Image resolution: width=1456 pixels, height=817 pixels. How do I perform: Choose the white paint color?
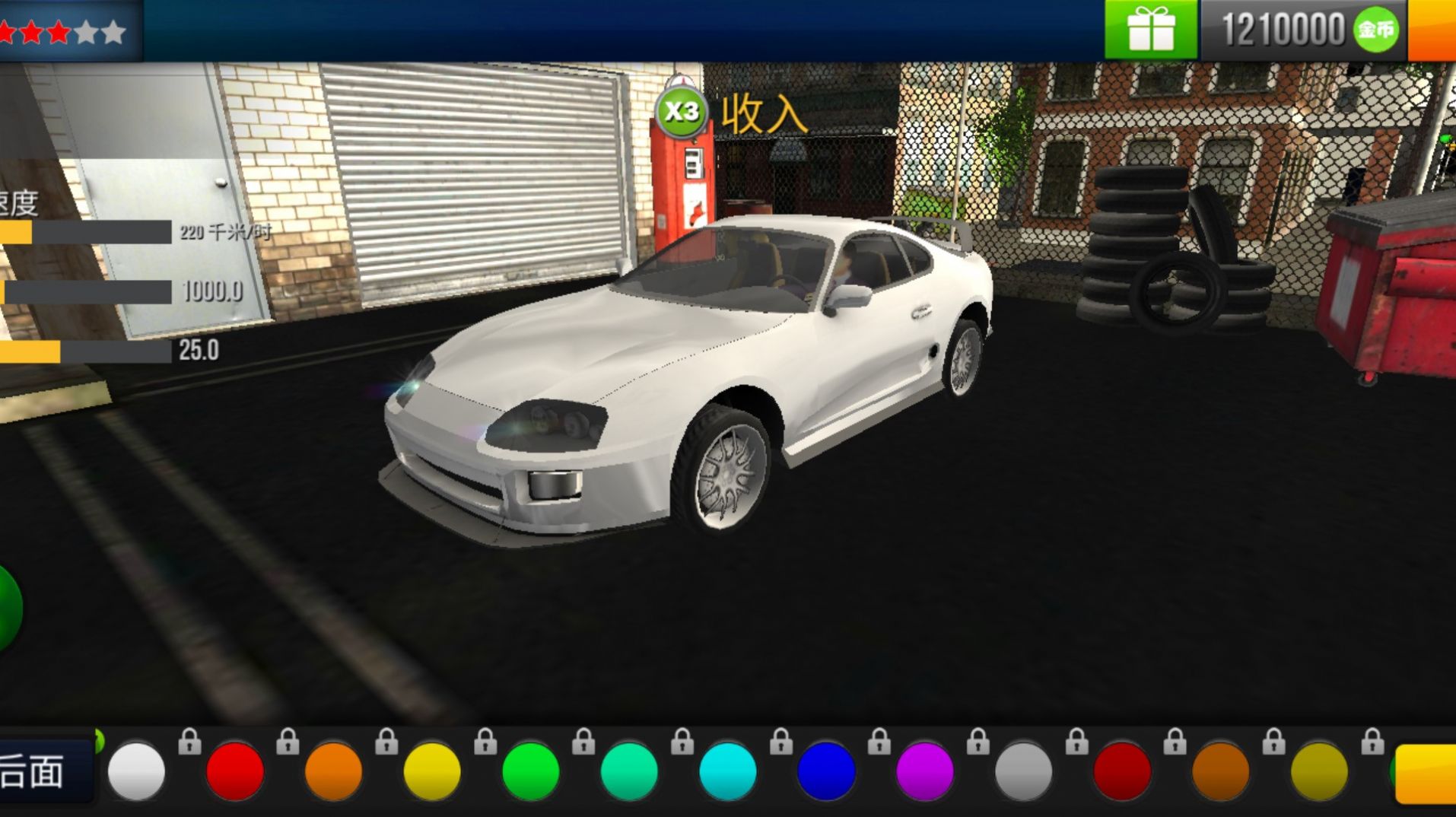[136, 771]
